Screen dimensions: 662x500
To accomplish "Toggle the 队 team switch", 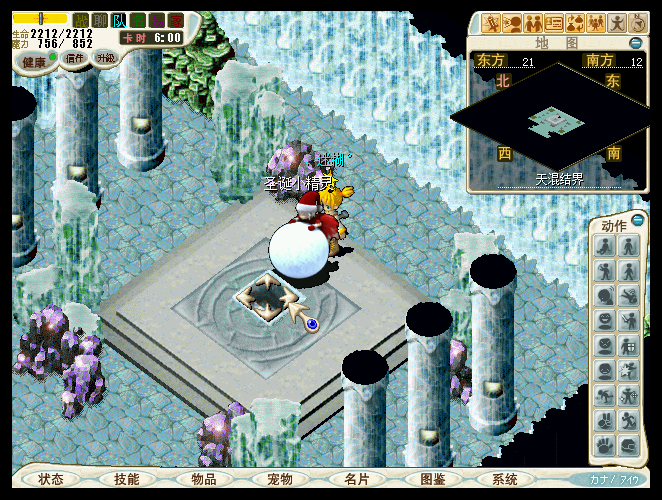I will point(119,20).
